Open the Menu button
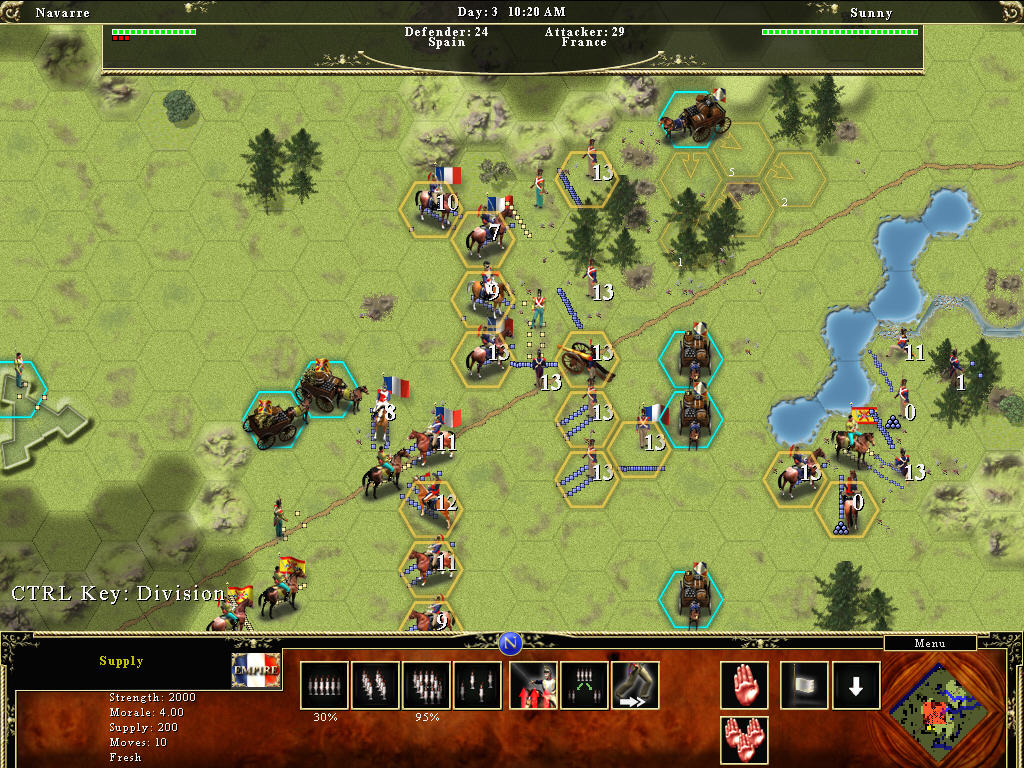This screenshot has height=768, width=1024. tap(929, 644)
